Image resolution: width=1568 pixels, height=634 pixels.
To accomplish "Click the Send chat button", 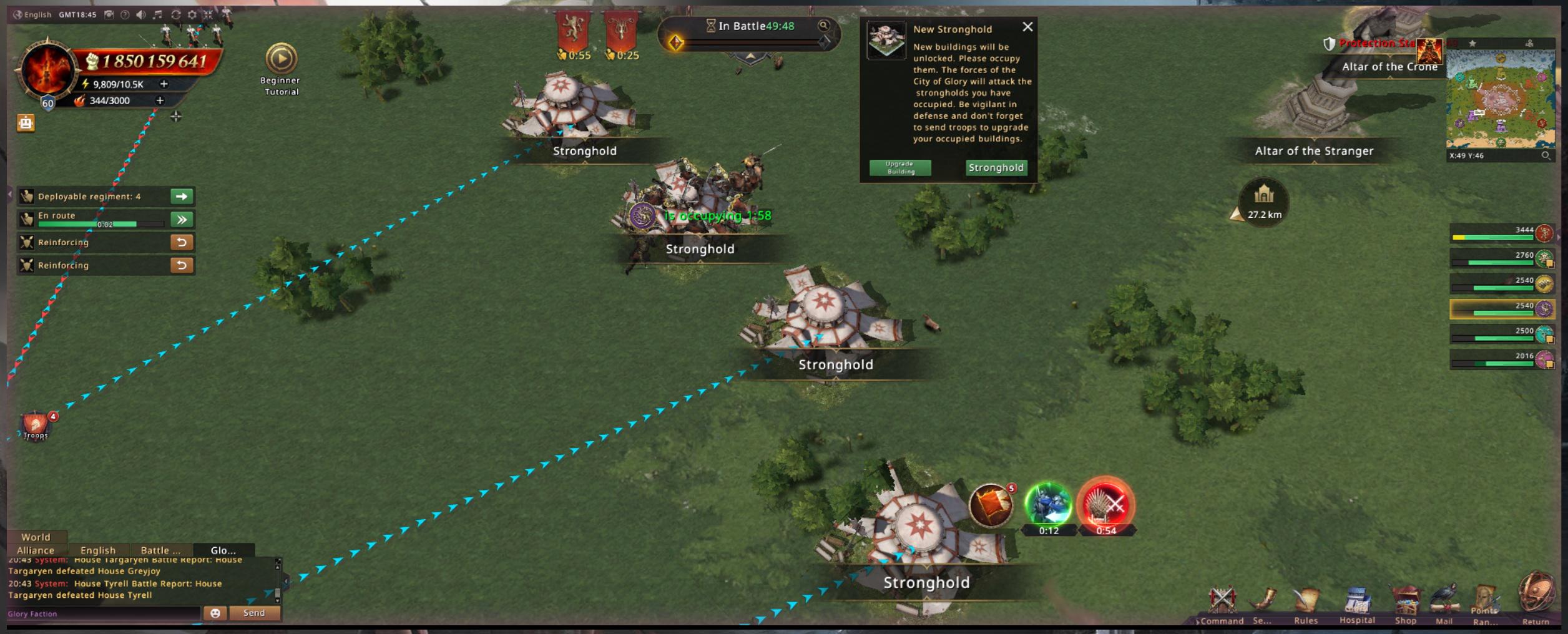I will click(254, 613).
